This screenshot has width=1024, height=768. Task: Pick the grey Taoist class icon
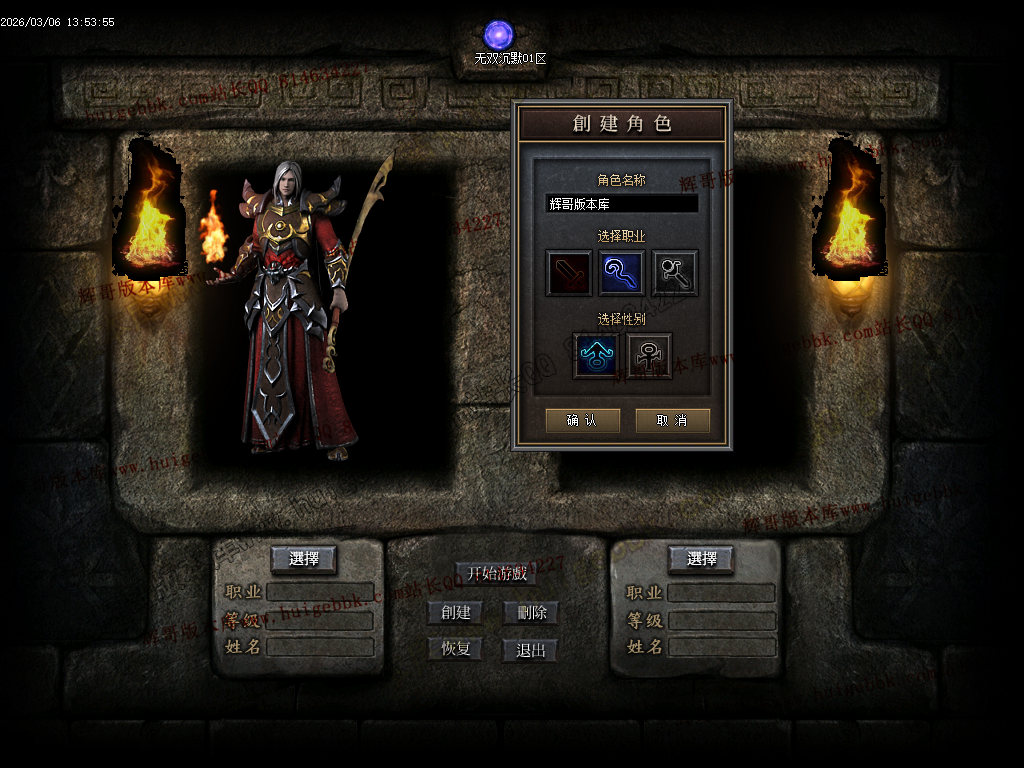[674, 273]
